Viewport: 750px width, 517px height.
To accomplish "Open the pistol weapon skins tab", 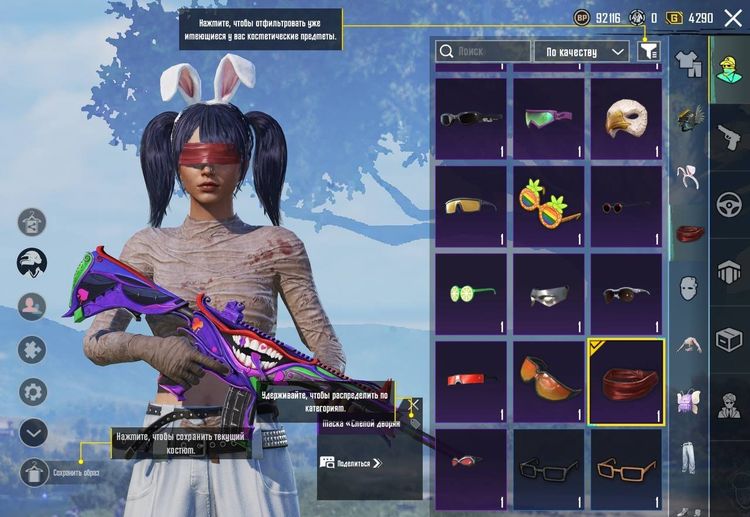I will tap(729, 136).
